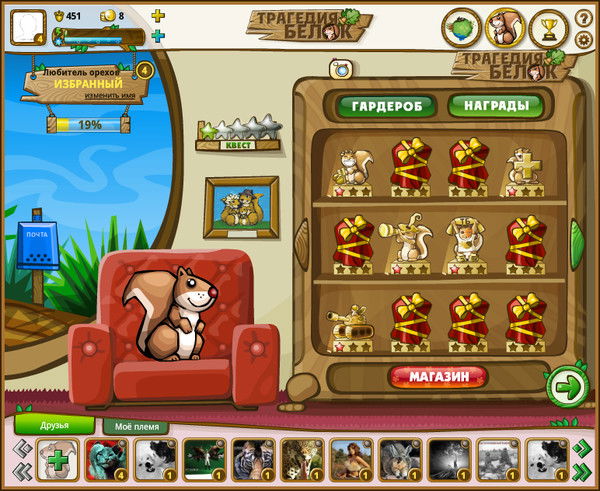Open the Магазин shop

coord(438,377)
